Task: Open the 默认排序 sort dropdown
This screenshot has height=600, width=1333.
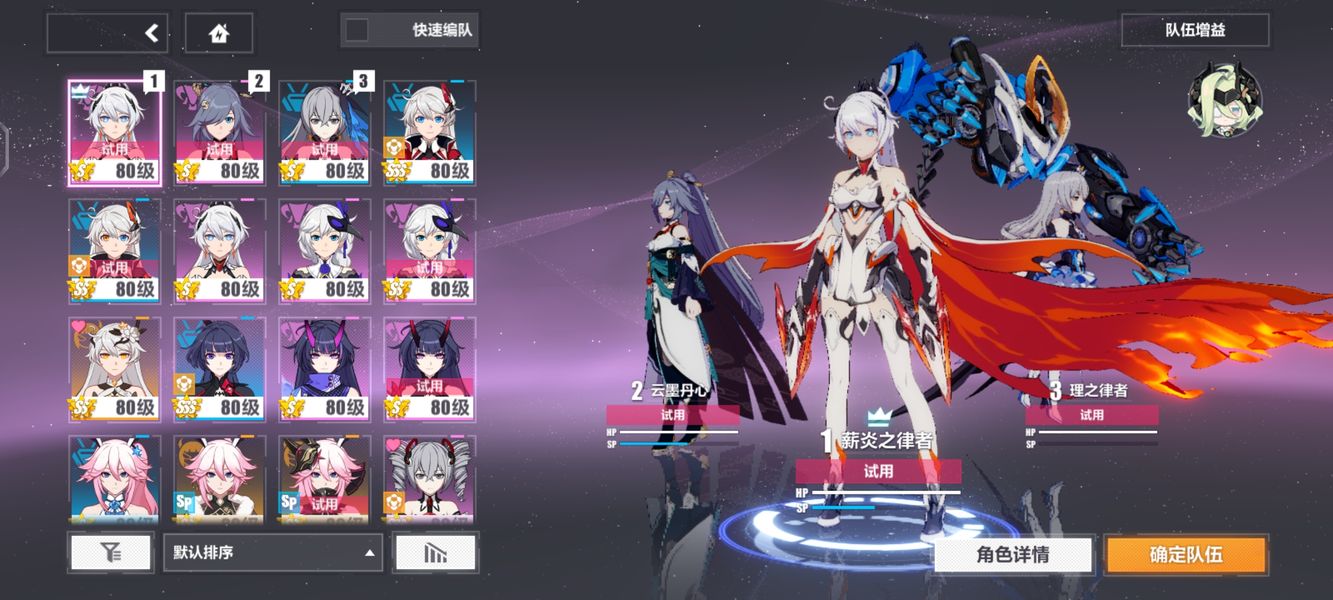Action: coord(272,552)
